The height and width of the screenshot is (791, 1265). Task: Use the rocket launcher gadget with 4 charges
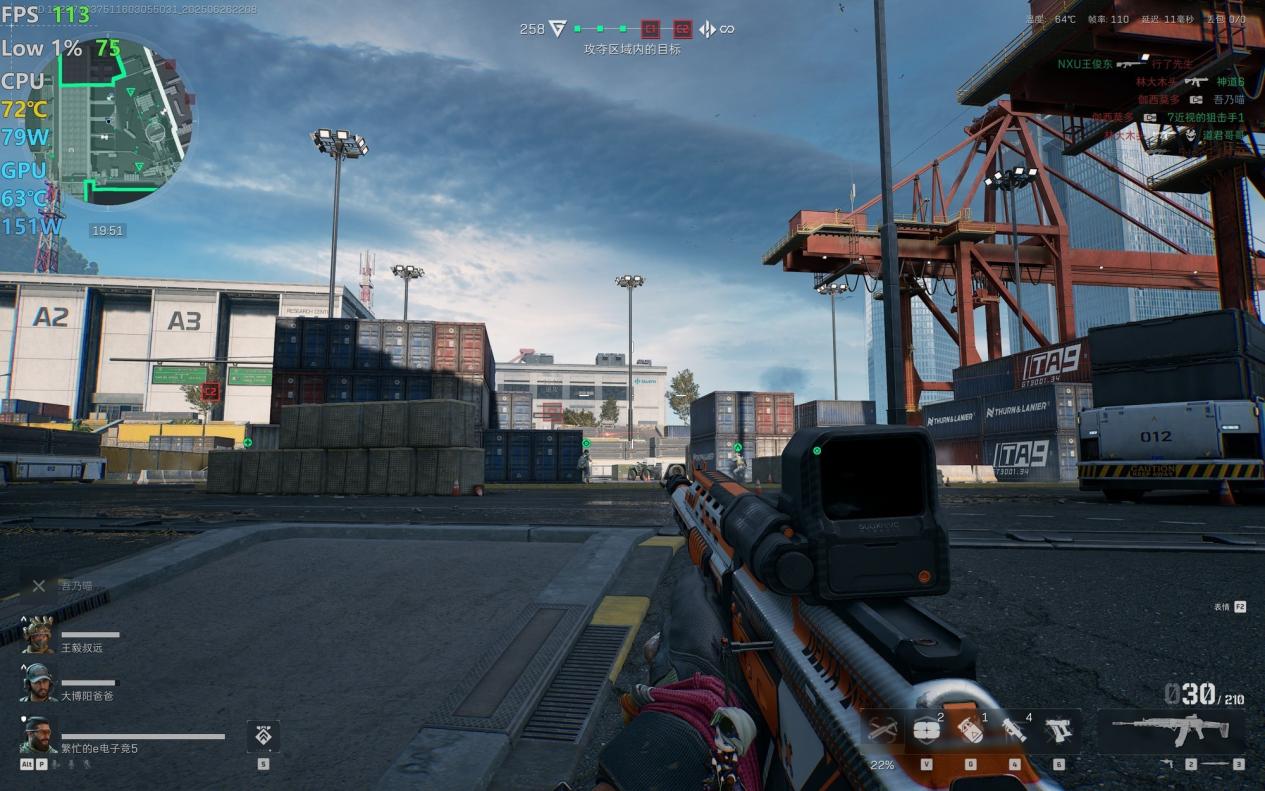[1013, 729]
